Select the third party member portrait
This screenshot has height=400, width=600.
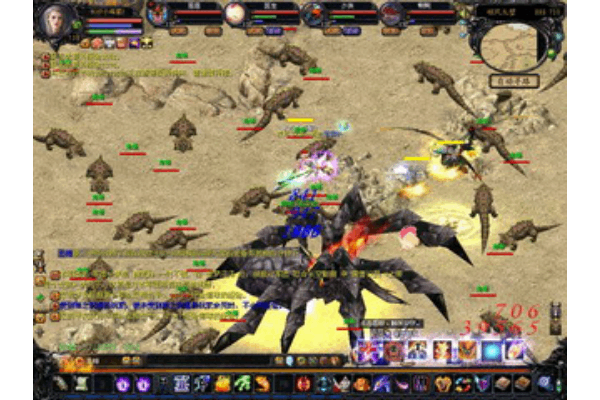pos(313,14)
